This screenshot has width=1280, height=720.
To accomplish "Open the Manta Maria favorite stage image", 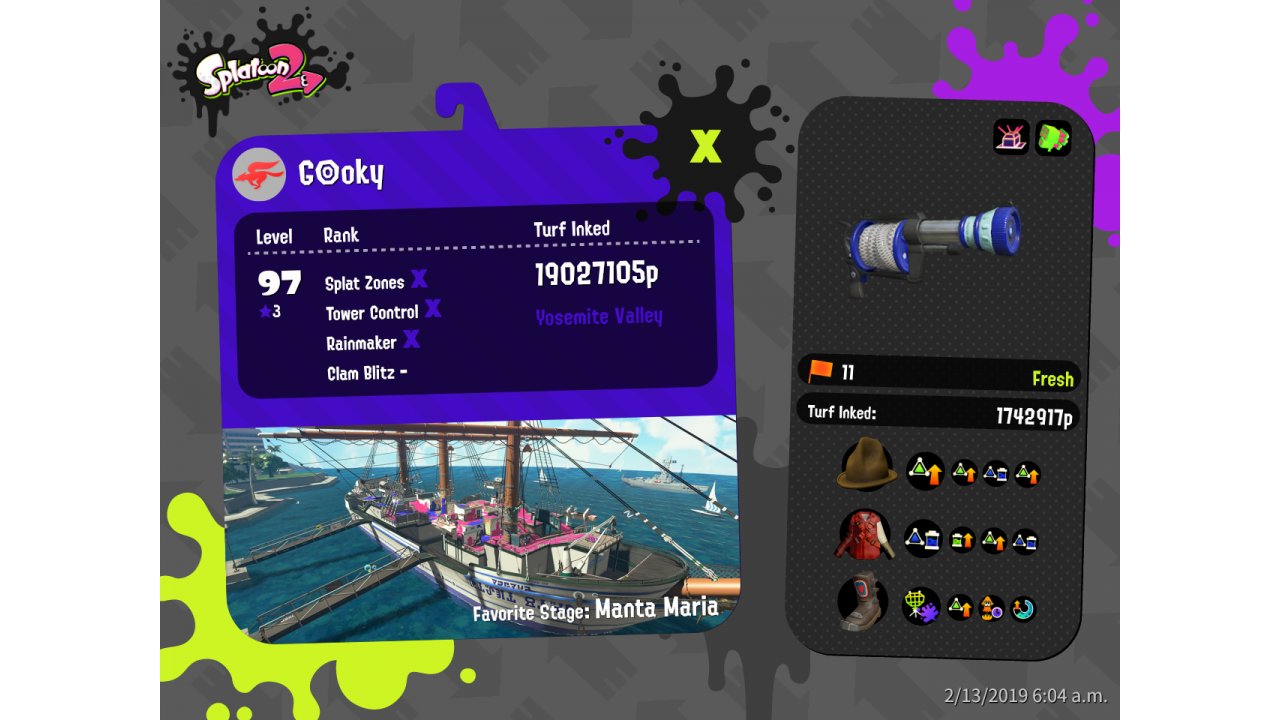I will [480, 525].
